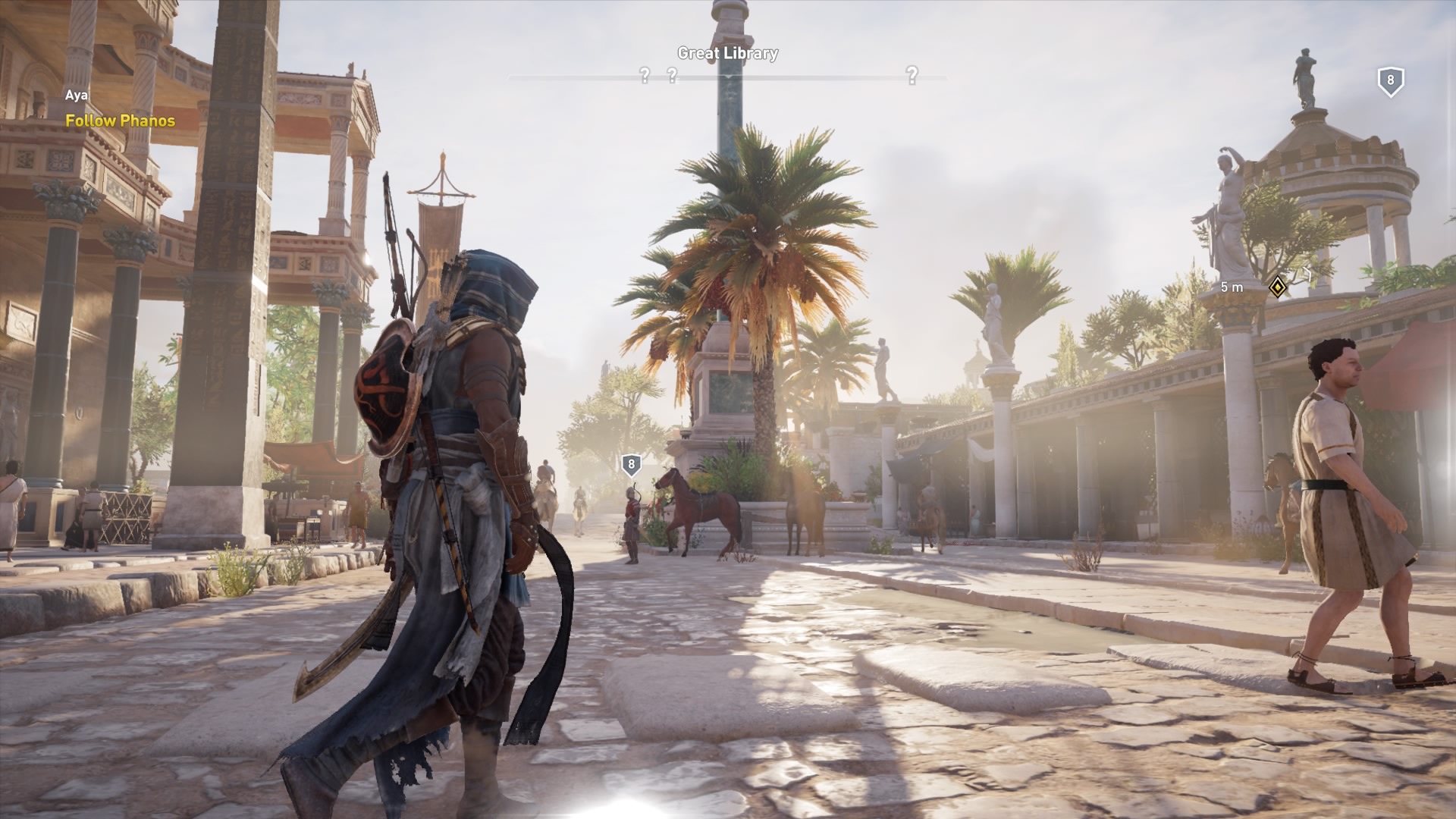Select the Follow Phanos quest objective
This screenshot has height=819, width=1456.
click(x=120, y=121)
